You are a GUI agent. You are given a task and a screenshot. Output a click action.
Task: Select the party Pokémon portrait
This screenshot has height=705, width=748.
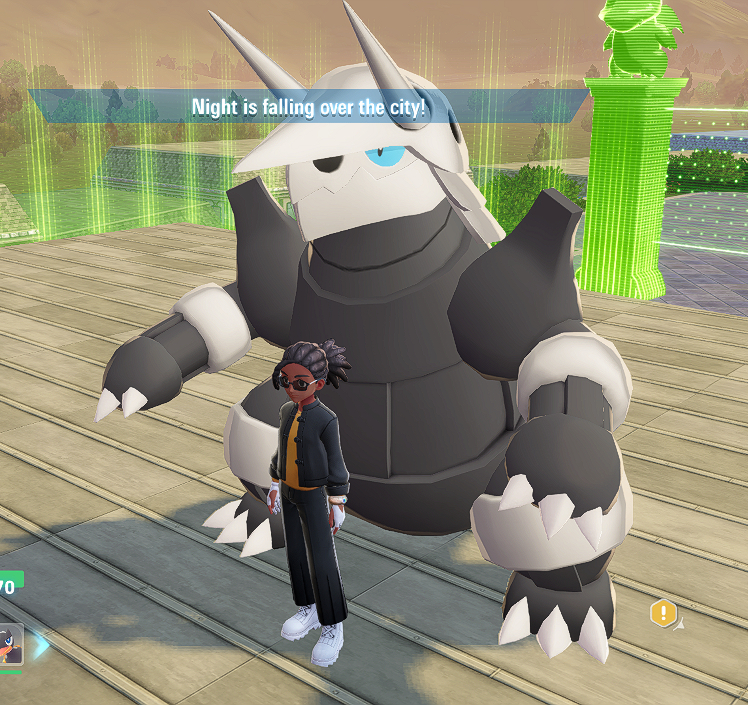[10, 643]
